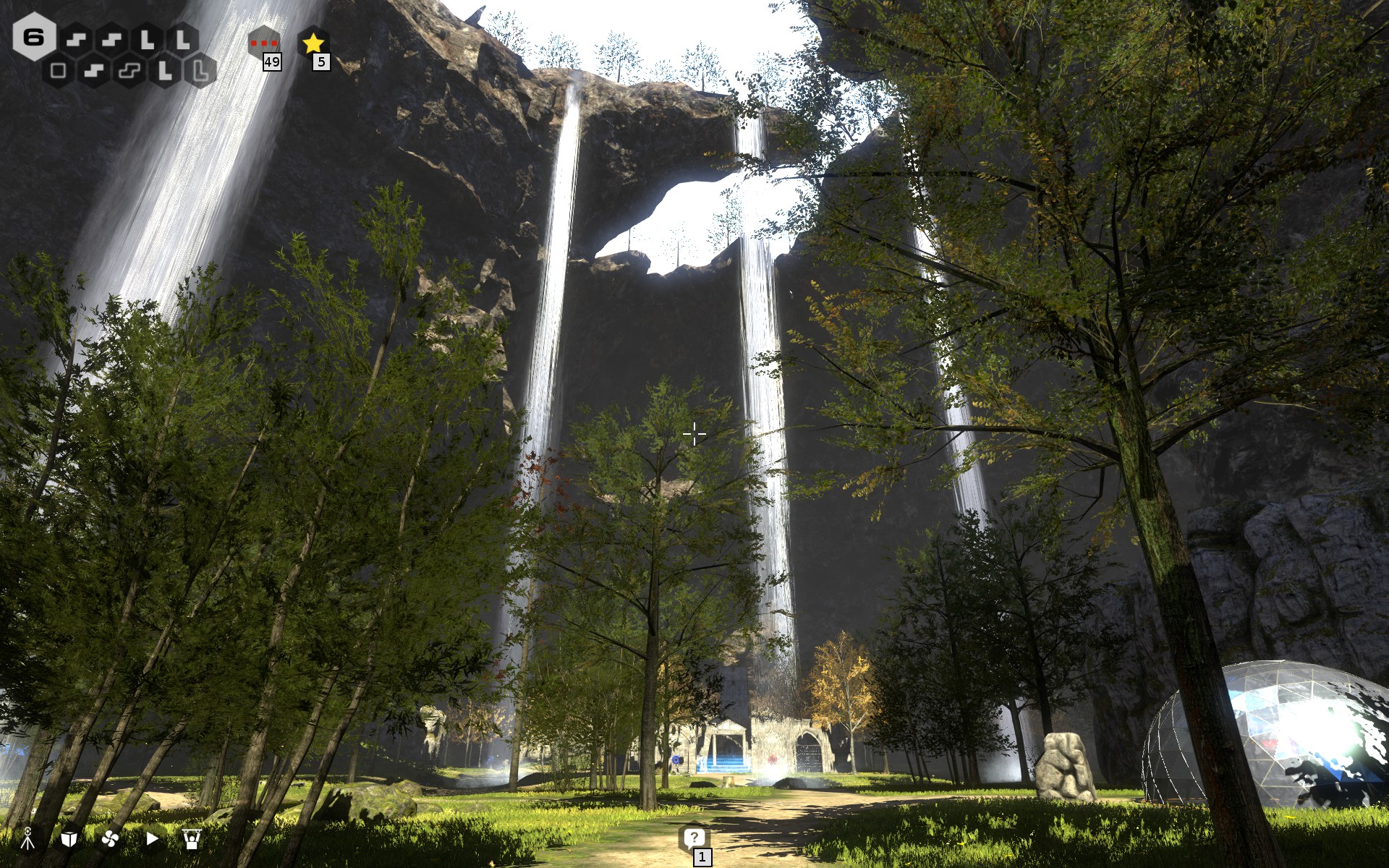Choose the fan item icon
Viewport: 1389px width, 868px height.
tap(110, 838)
